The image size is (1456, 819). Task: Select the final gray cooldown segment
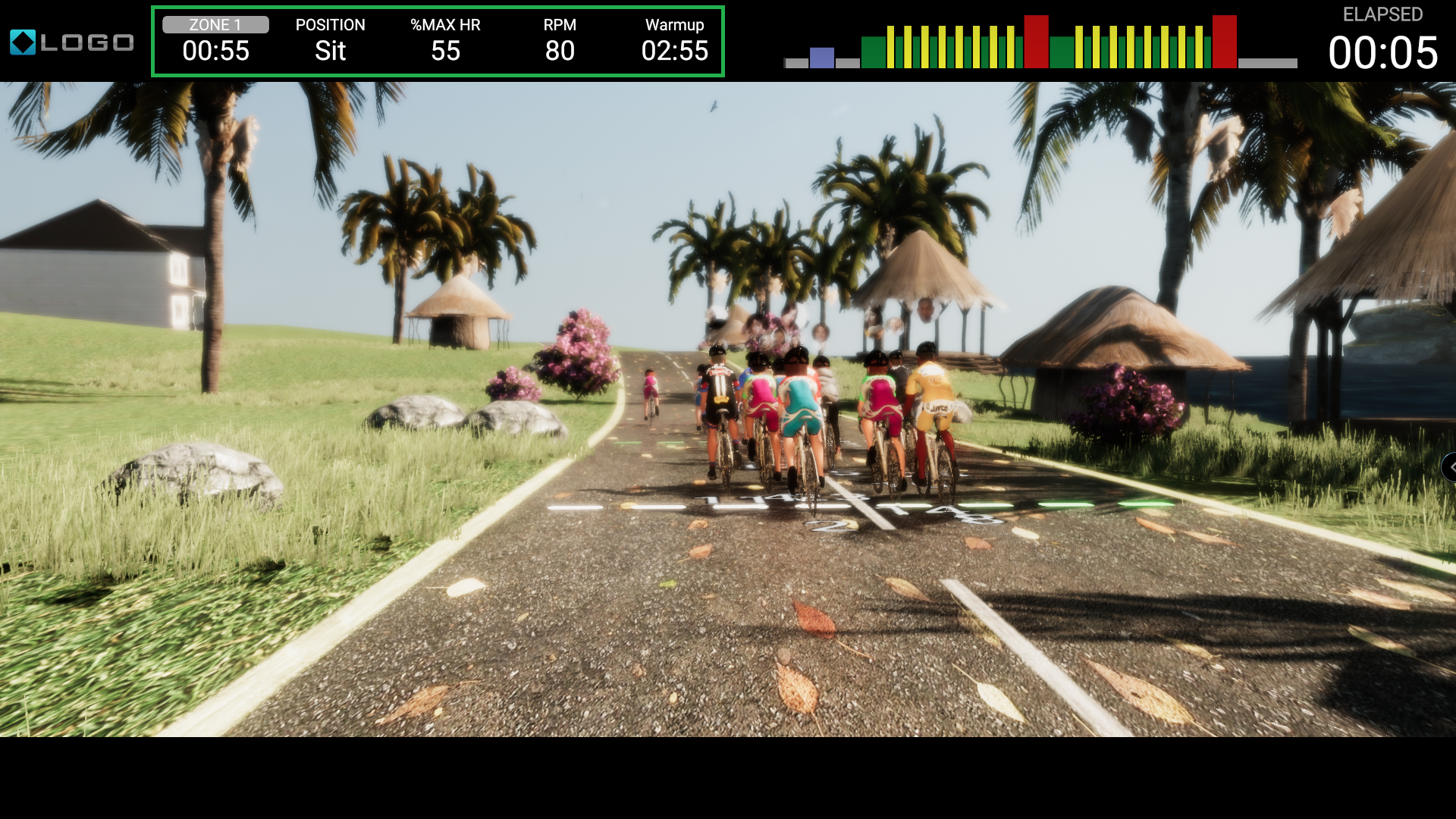pos(1267,64)
